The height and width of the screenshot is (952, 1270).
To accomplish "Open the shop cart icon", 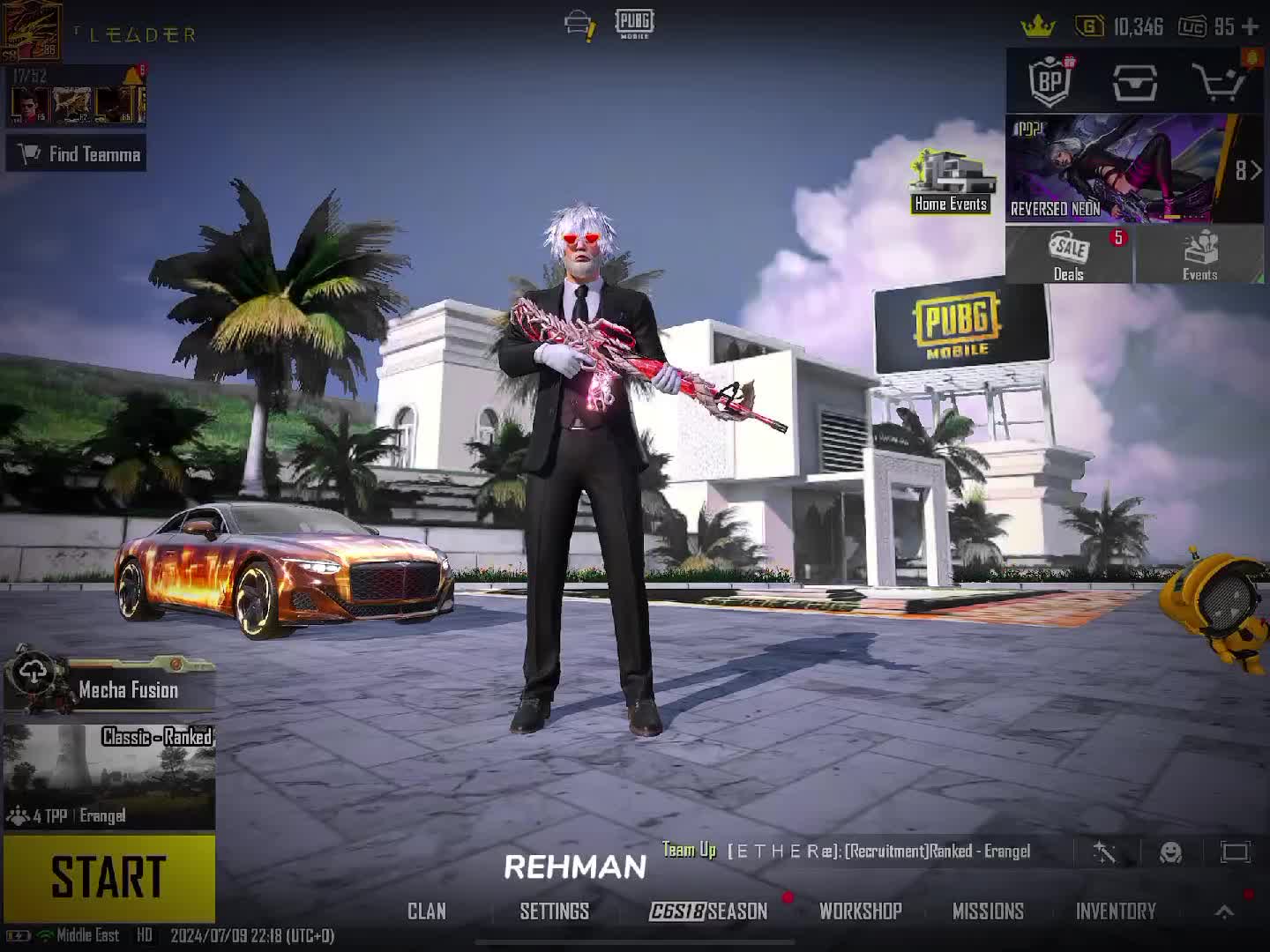I will point(1217,82).
